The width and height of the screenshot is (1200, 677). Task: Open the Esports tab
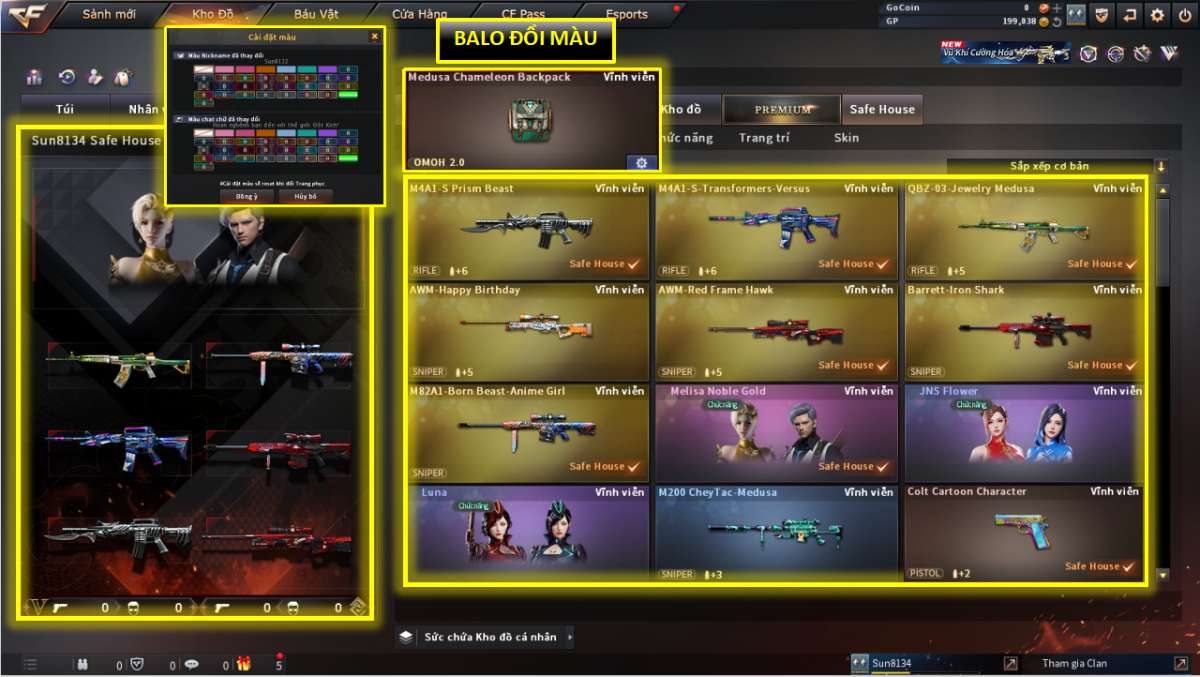[x=627, y=14]
